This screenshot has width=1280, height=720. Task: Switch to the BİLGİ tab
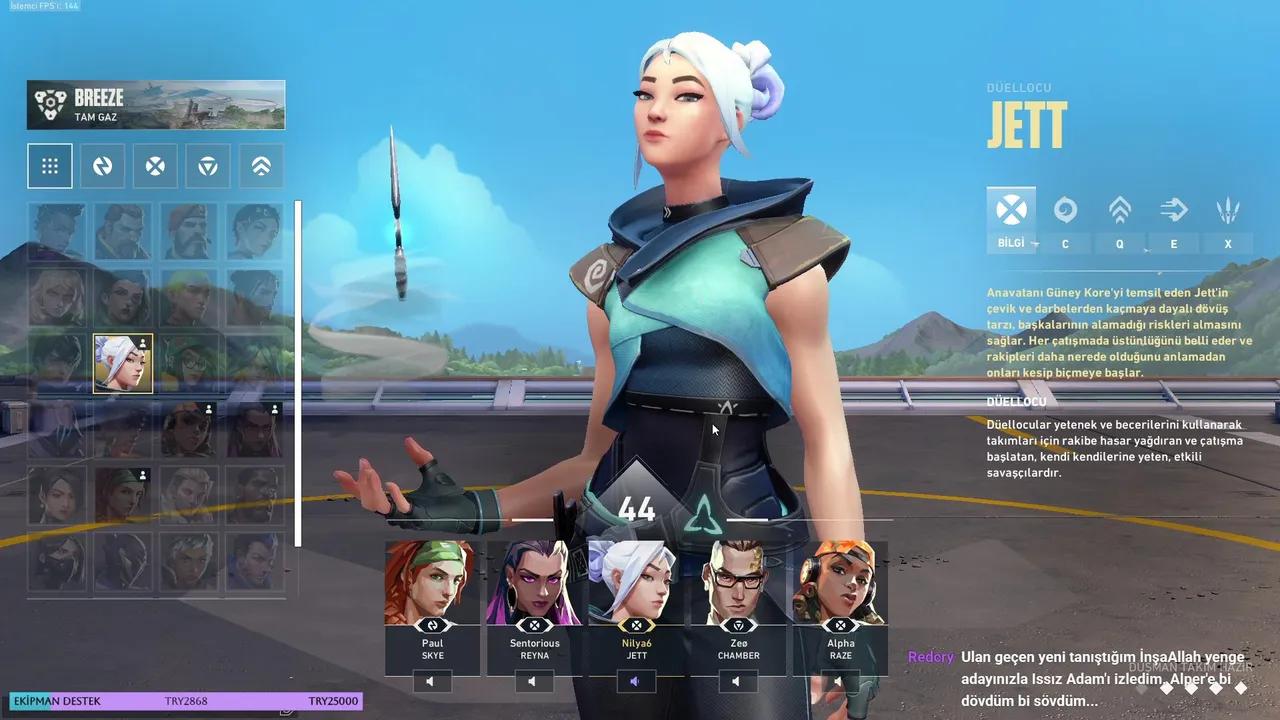click(x=1011, y=220)
